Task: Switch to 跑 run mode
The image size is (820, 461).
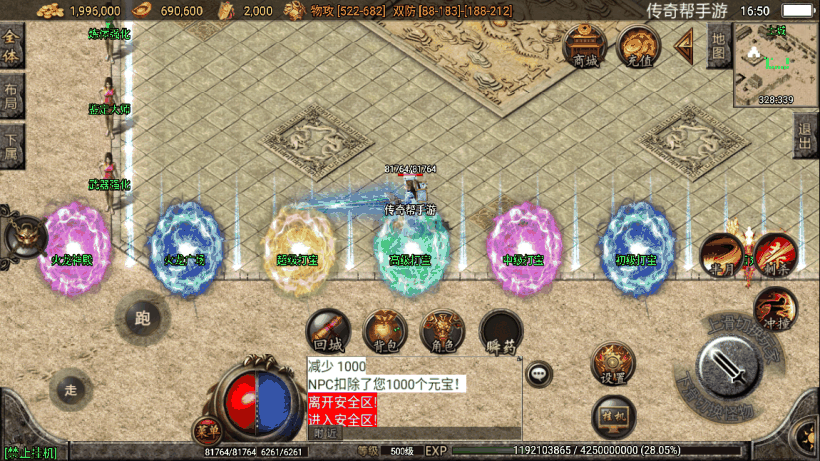Action: [142, 320]
